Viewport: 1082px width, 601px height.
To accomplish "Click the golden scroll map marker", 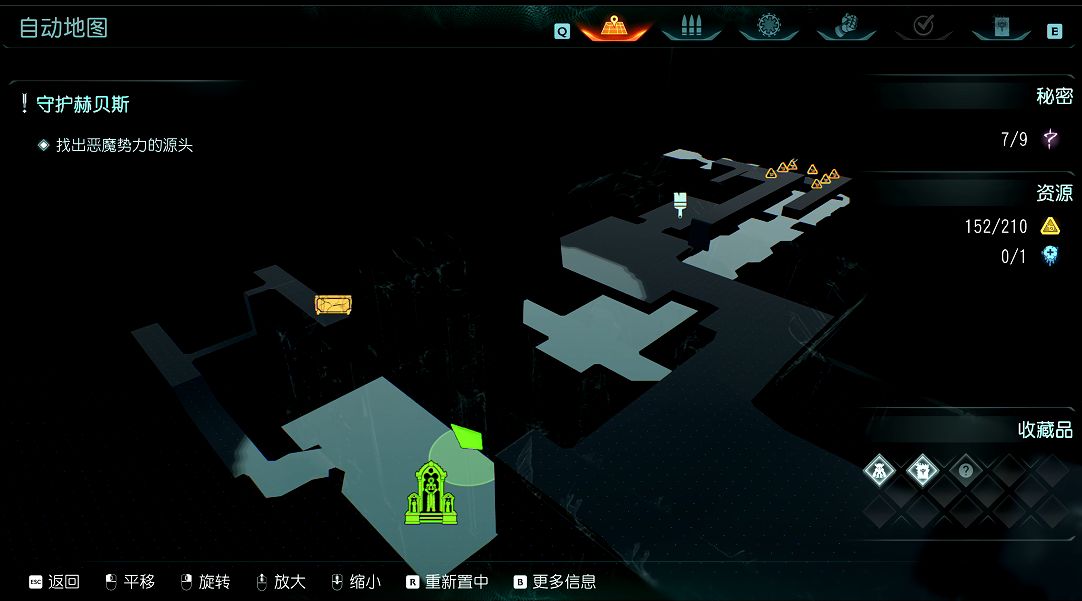I will tap(332, 305).
